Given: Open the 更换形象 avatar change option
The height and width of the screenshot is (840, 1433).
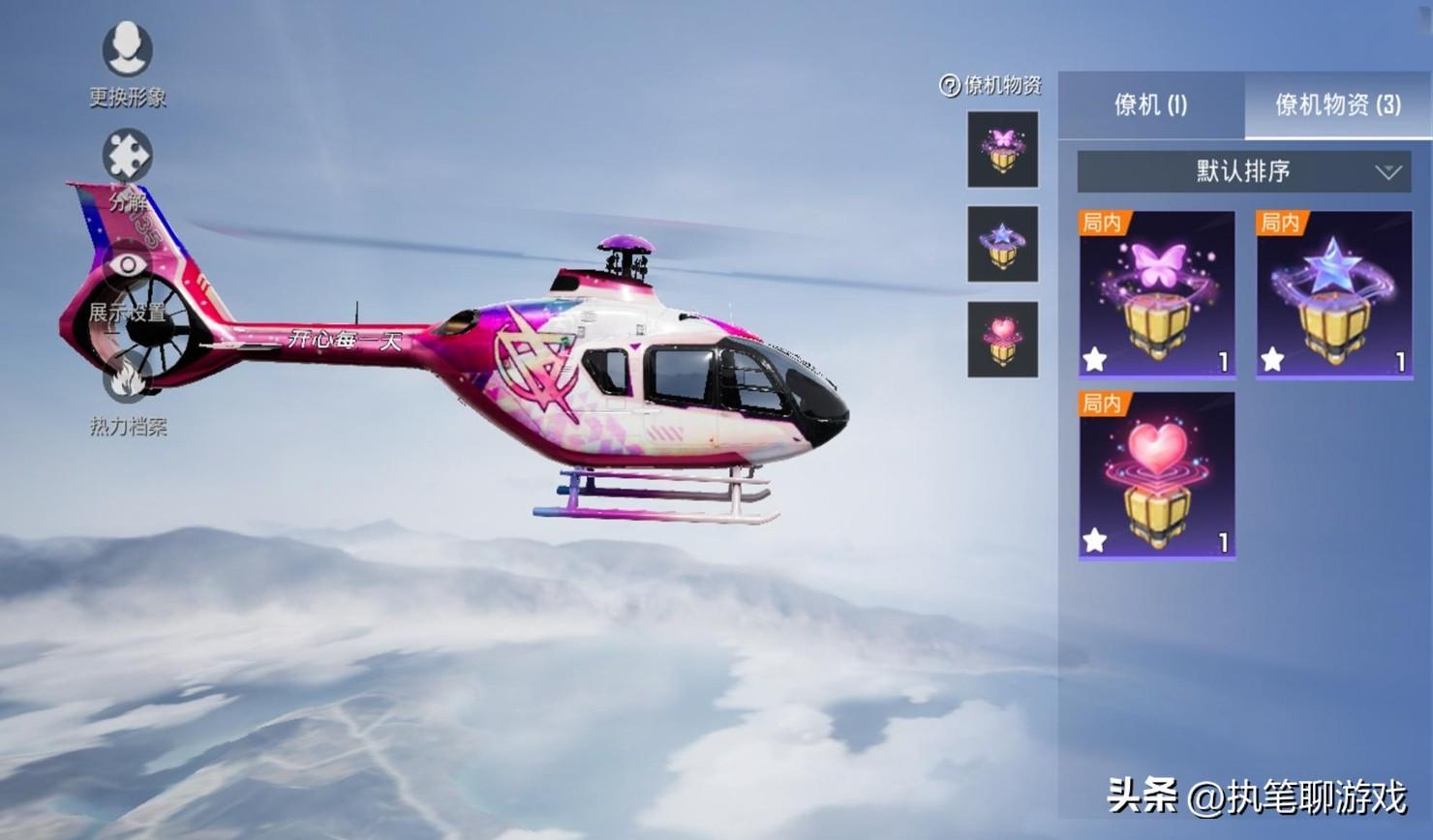Looking at the screenshot, I should 128,50.
